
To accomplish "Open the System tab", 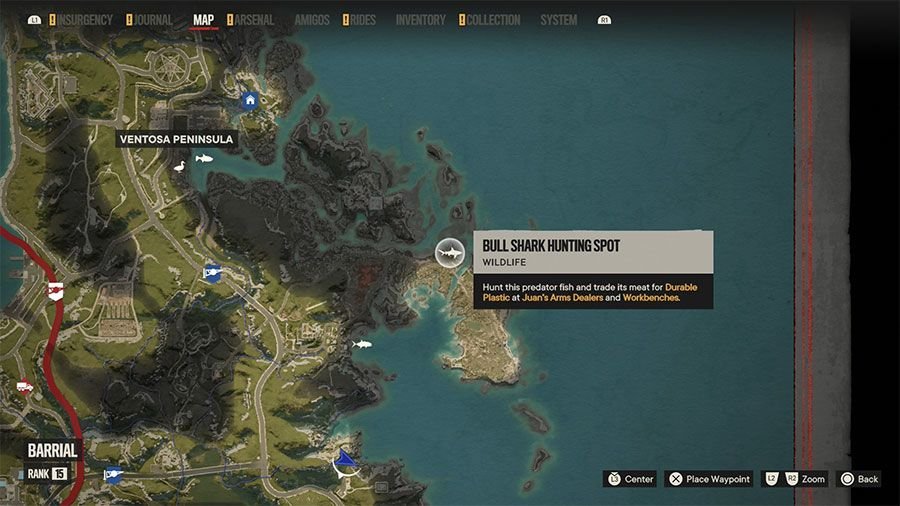I will [x=558, y=20].
